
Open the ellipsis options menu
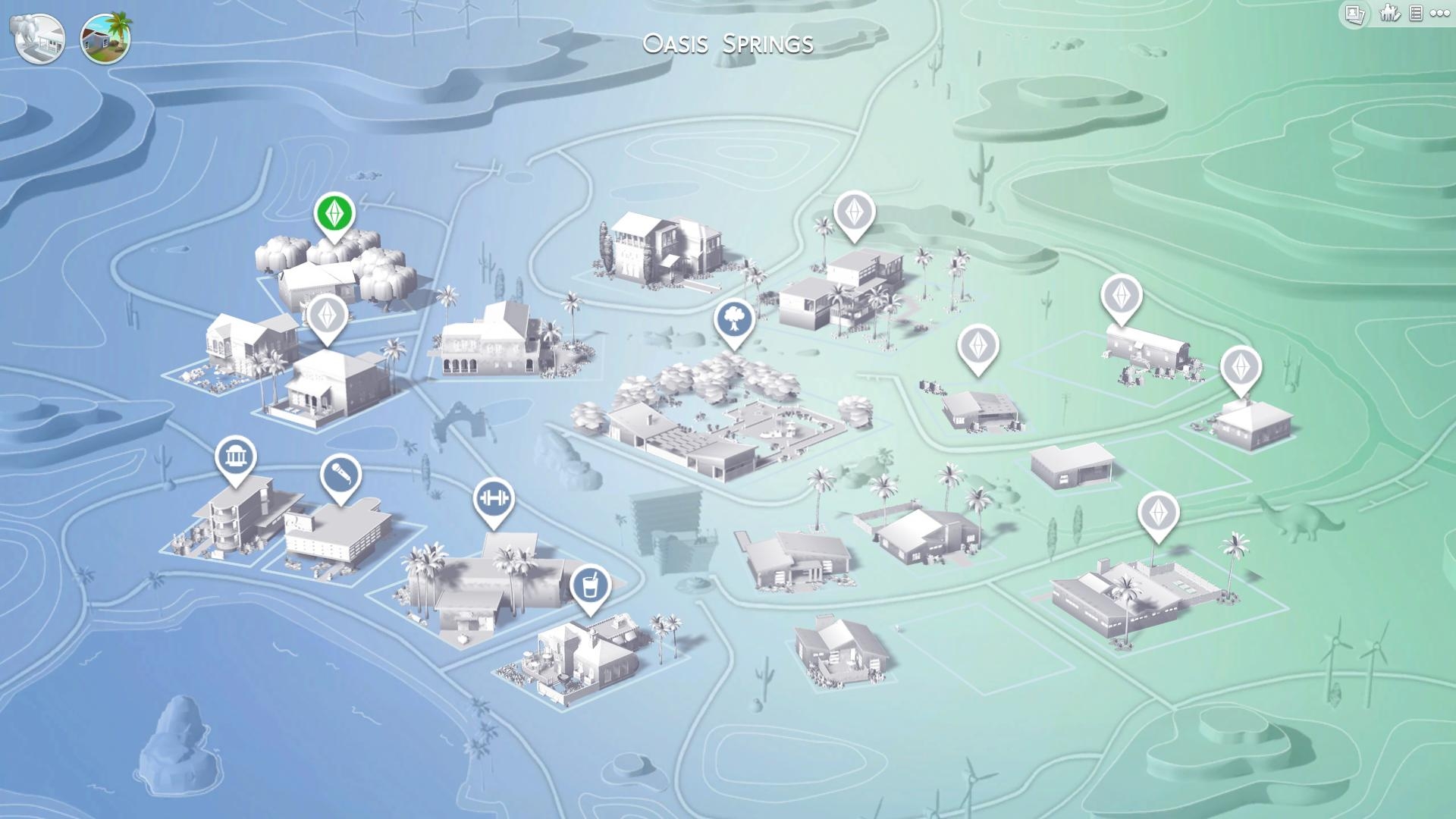(x=1440, y=13)
